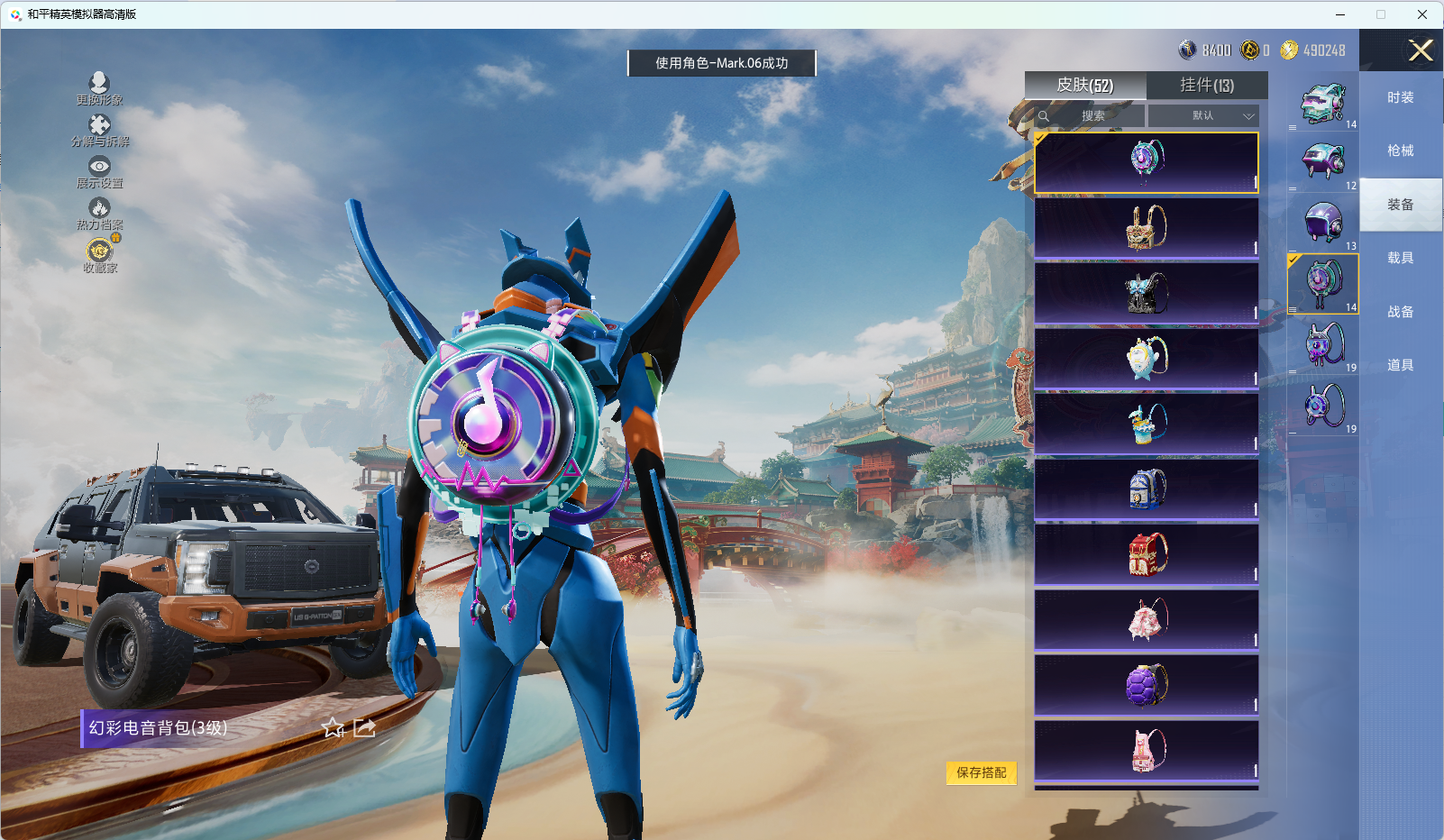Screen dimensions: 1444x840
Task: Open the 战备 category
Action: pos(1400,312)
